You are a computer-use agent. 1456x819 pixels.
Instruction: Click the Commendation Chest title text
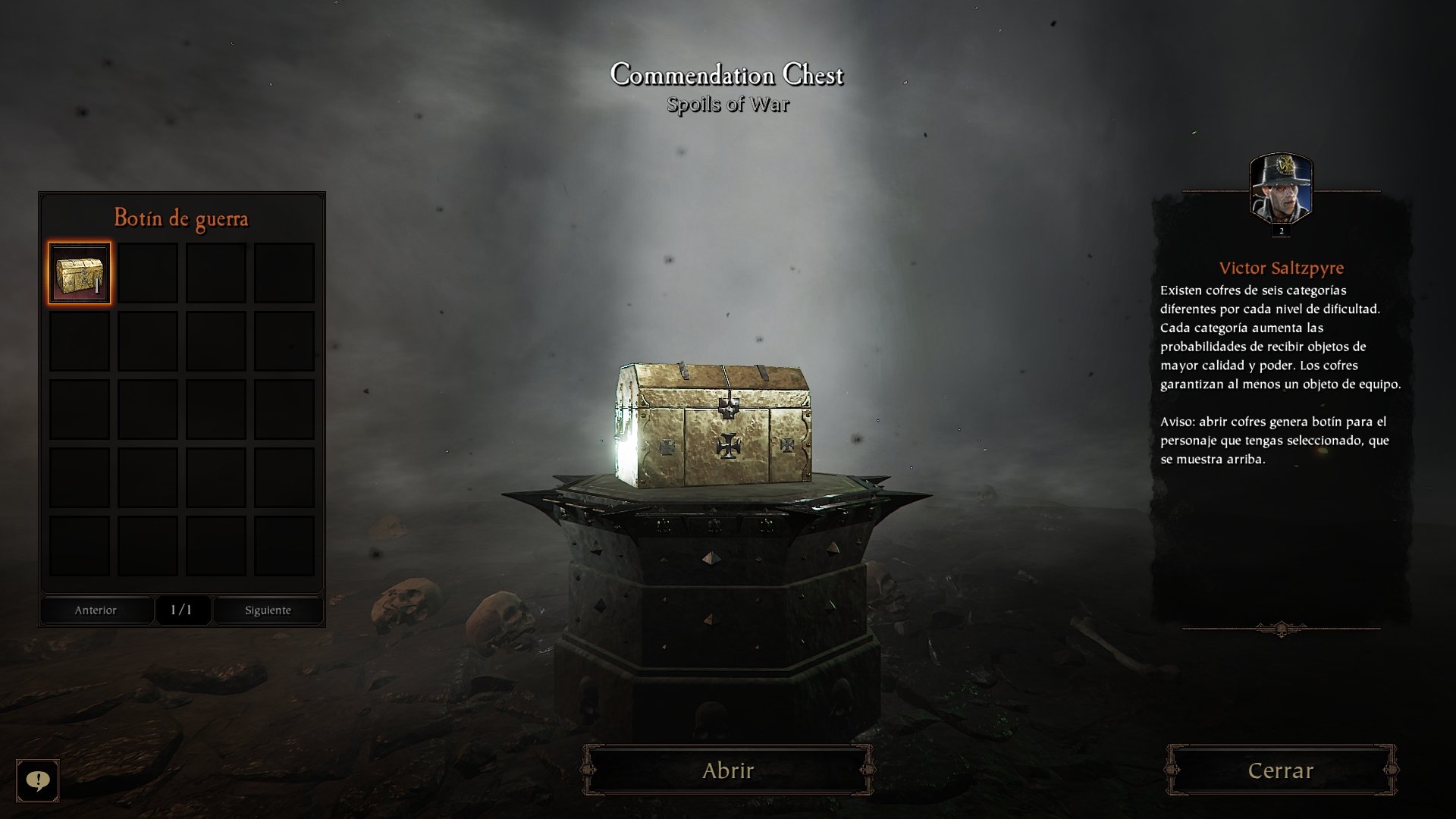[x=727, y=75]
